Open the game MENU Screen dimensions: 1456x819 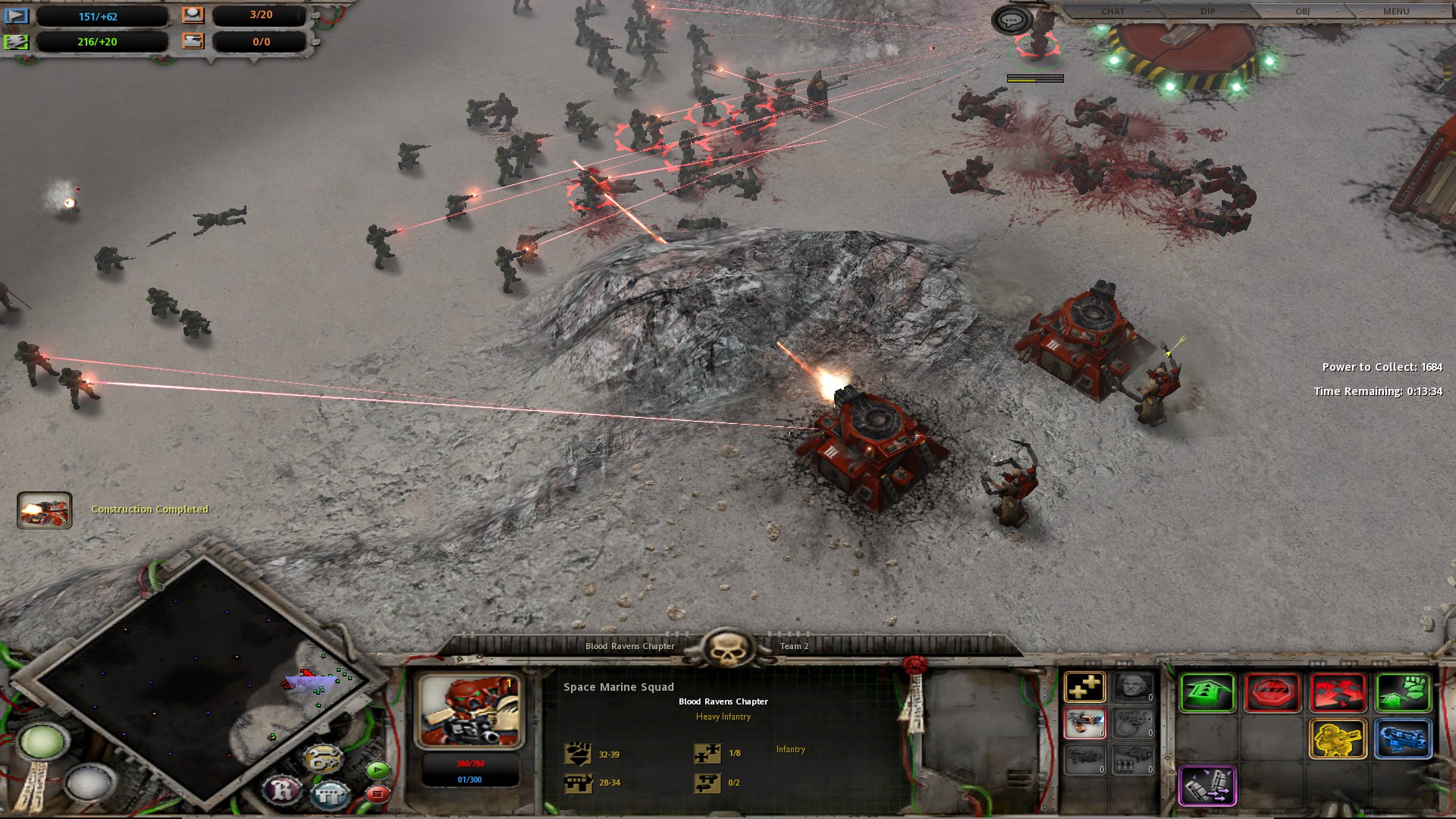coord(1396,11)
